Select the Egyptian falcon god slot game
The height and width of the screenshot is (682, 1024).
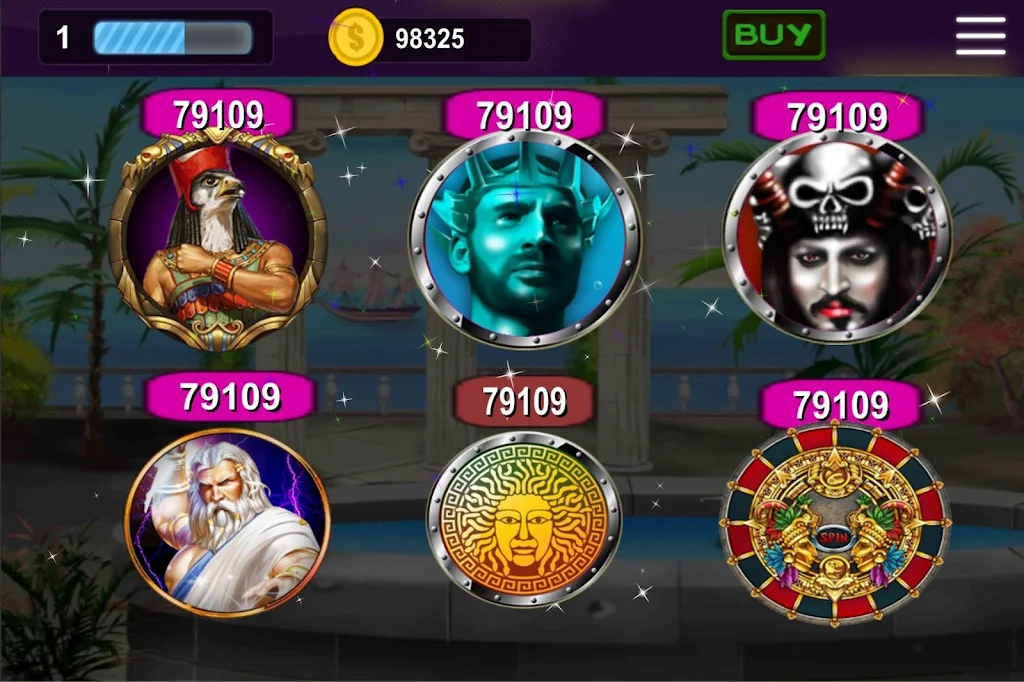click(218, 244)
